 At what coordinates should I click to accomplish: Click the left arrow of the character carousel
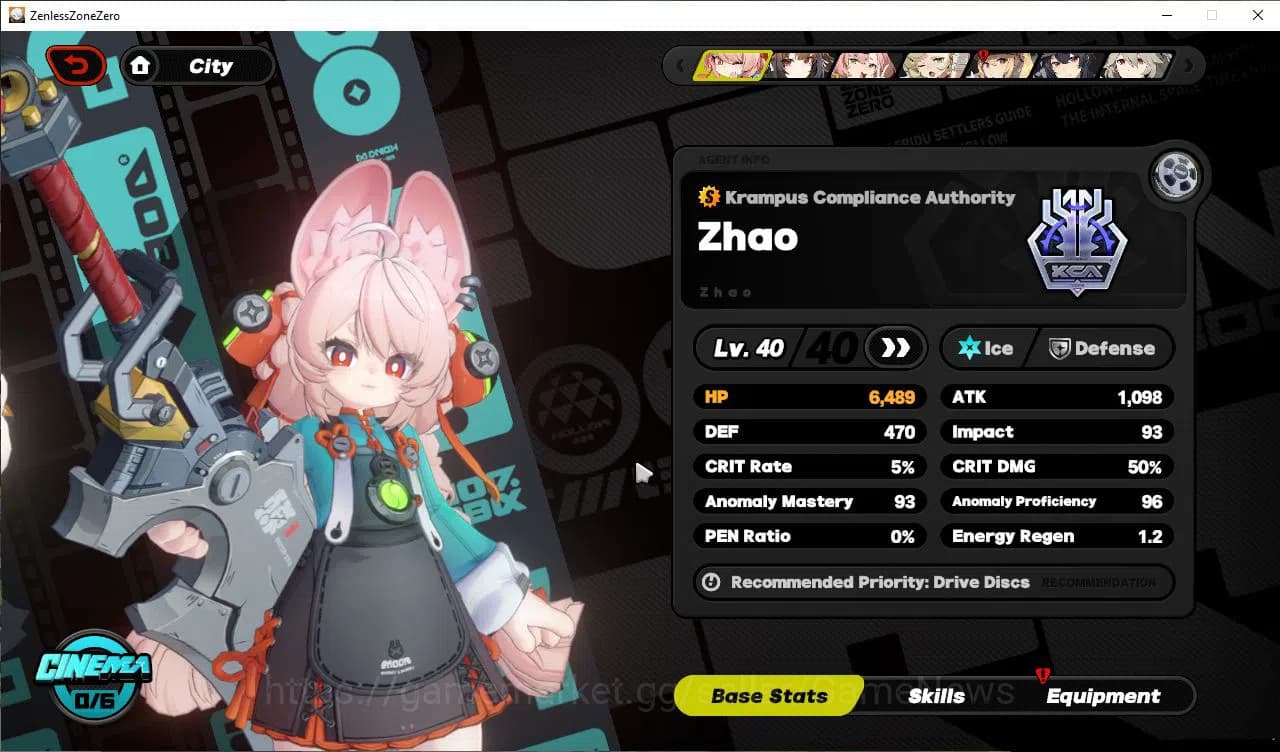click(x=680, y=64)
